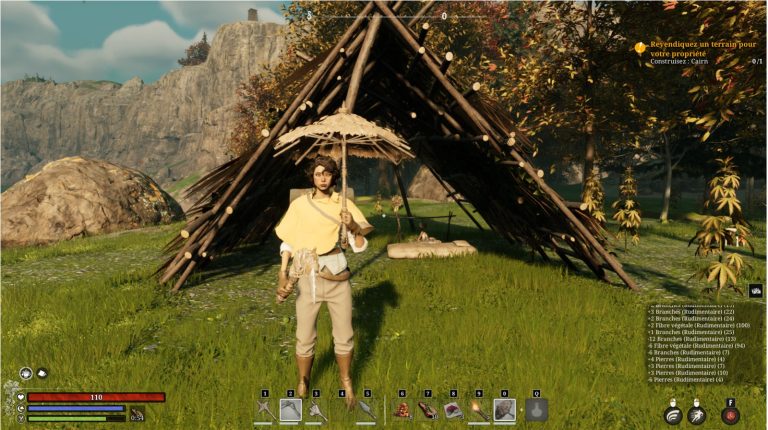Viewport: 768px width, 430px height.
Task: Equip the burning torch in slot 9
Action: coord(479,410)
